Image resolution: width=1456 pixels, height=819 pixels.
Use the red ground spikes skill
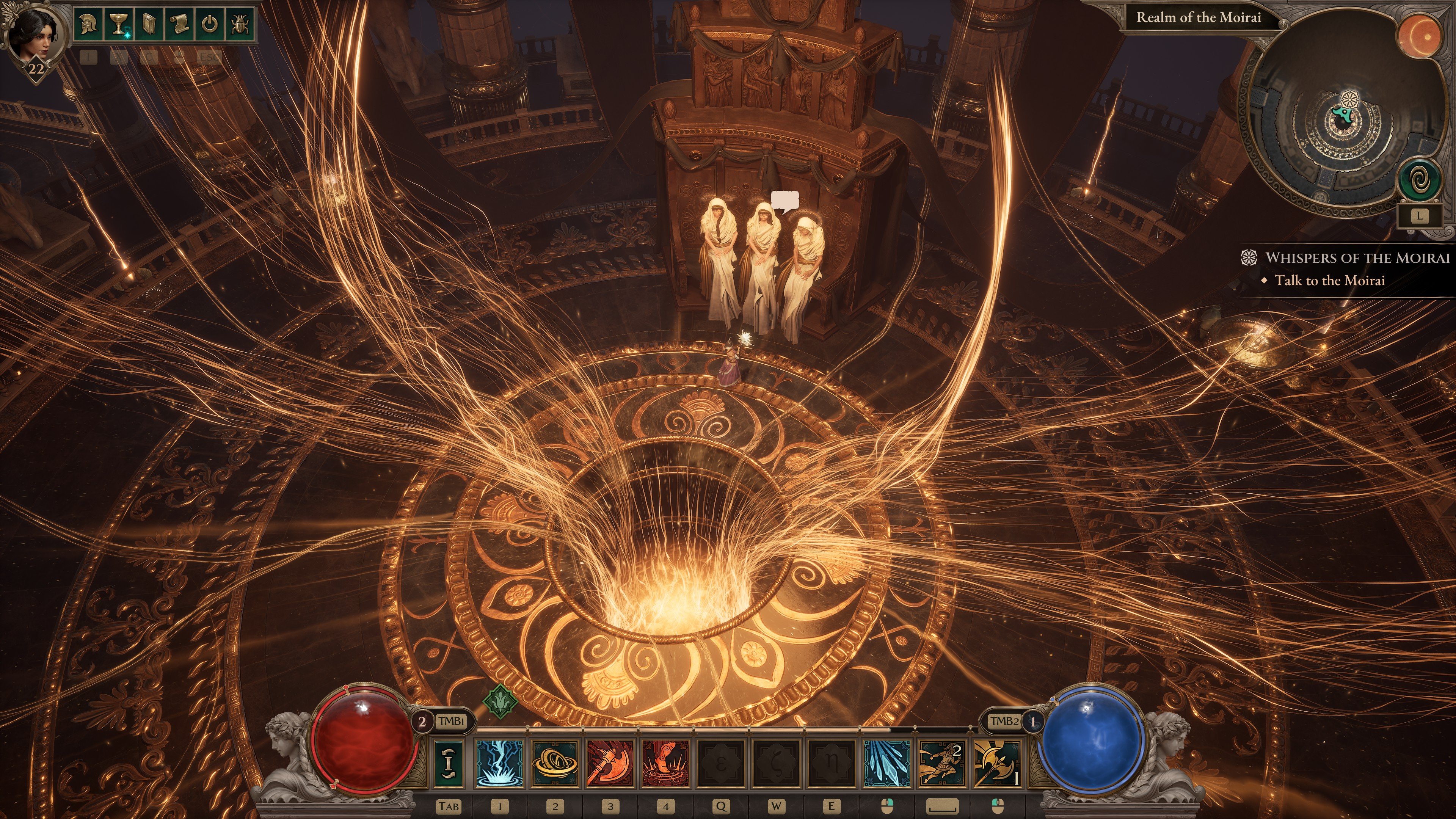click(x=666, y=763)
